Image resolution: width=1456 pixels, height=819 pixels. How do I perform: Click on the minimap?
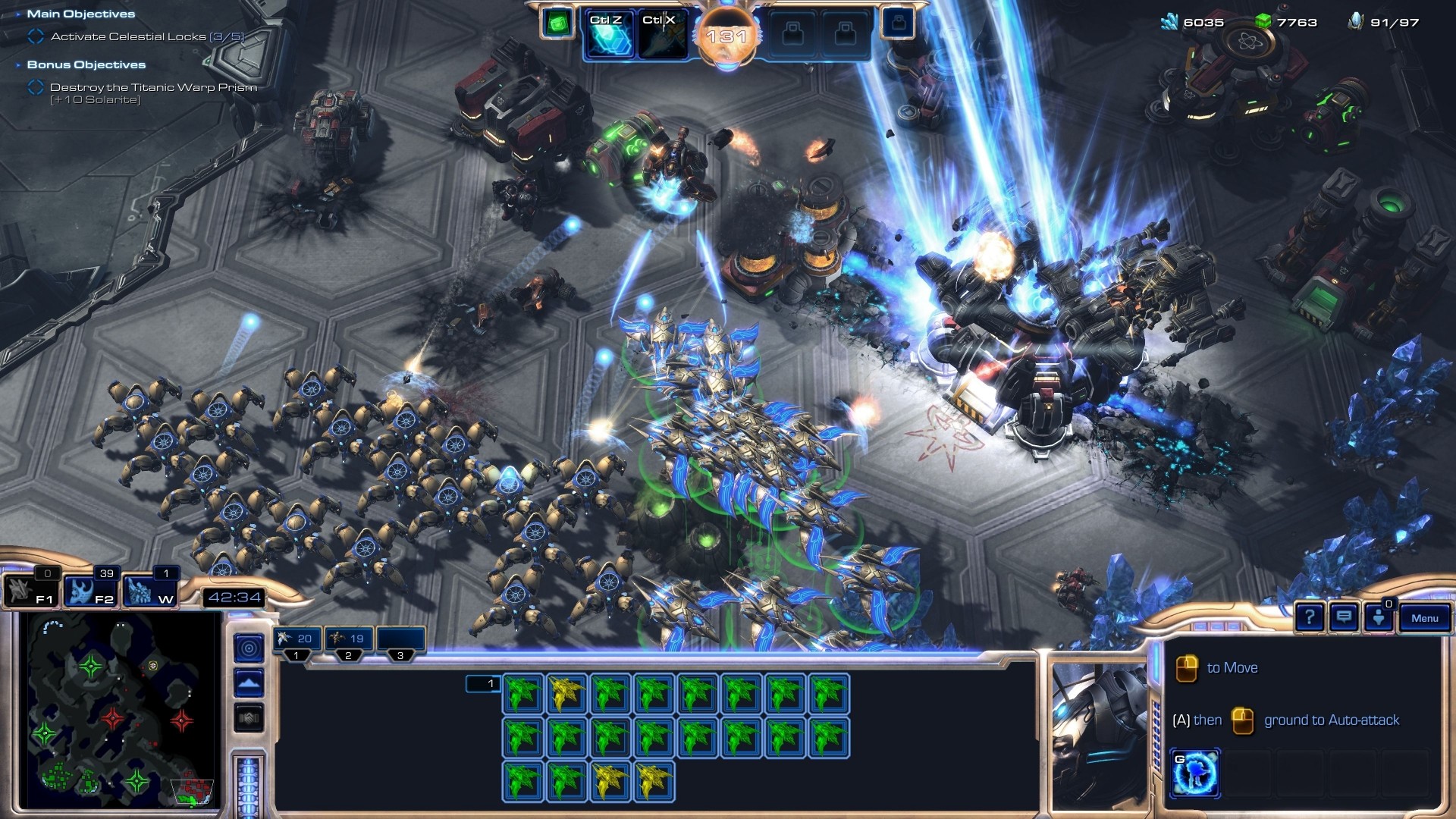click(x=121, y=709)
